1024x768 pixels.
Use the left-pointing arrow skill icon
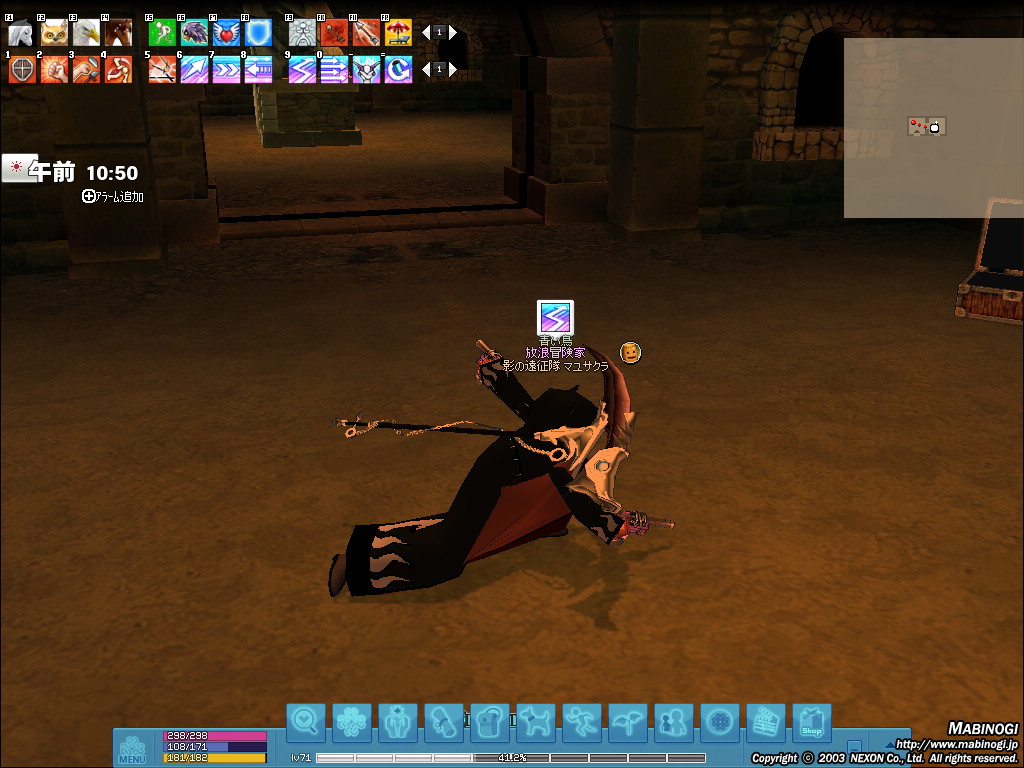click(258, 70)
